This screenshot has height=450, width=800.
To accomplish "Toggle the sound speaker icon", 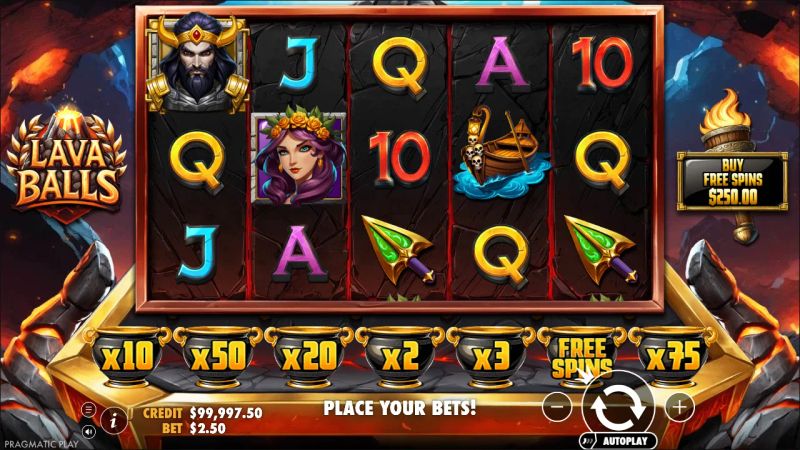I will [89, 432].
